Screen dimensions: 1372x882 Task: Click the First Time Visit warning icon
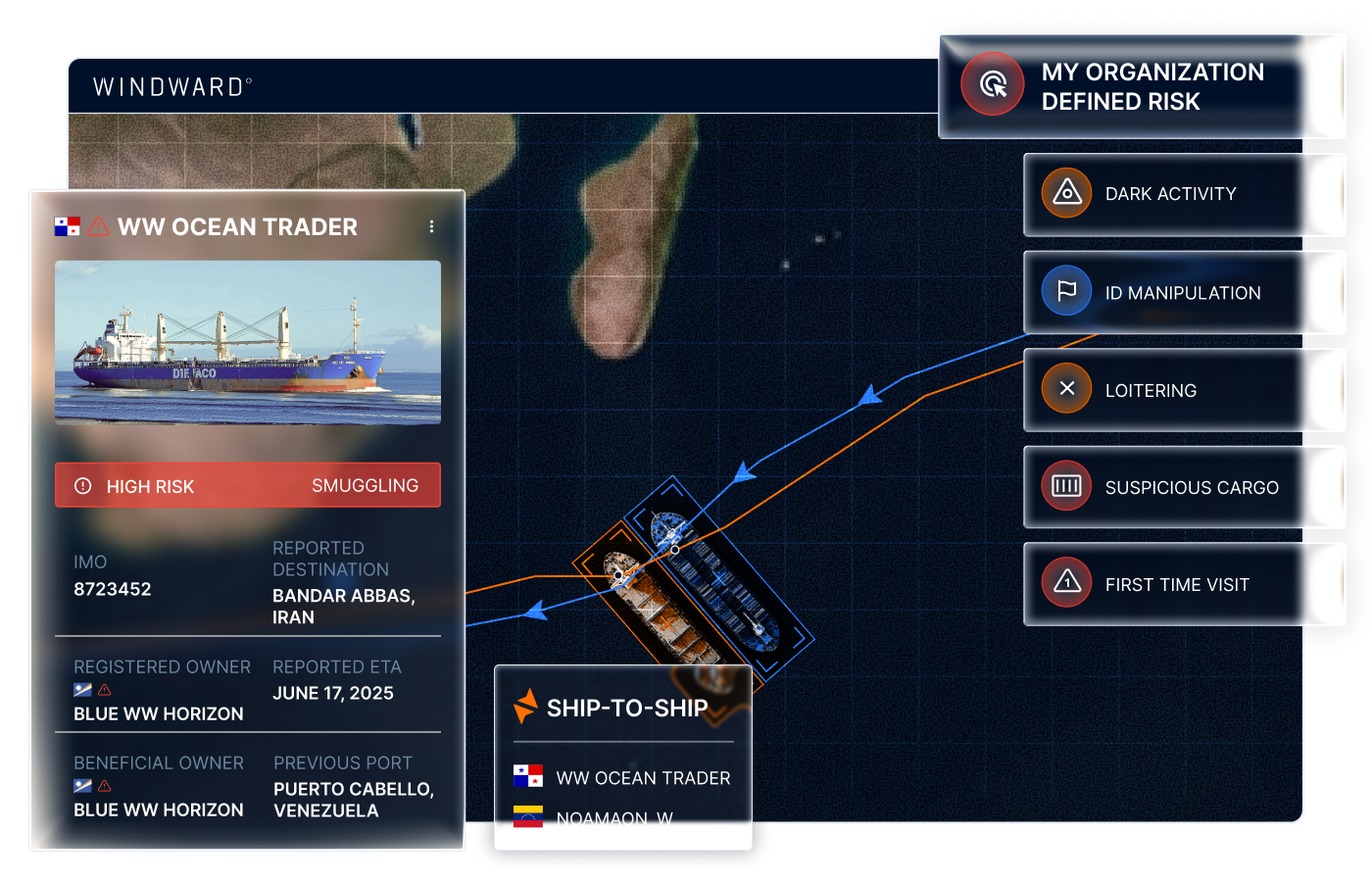coord(1065,583)
